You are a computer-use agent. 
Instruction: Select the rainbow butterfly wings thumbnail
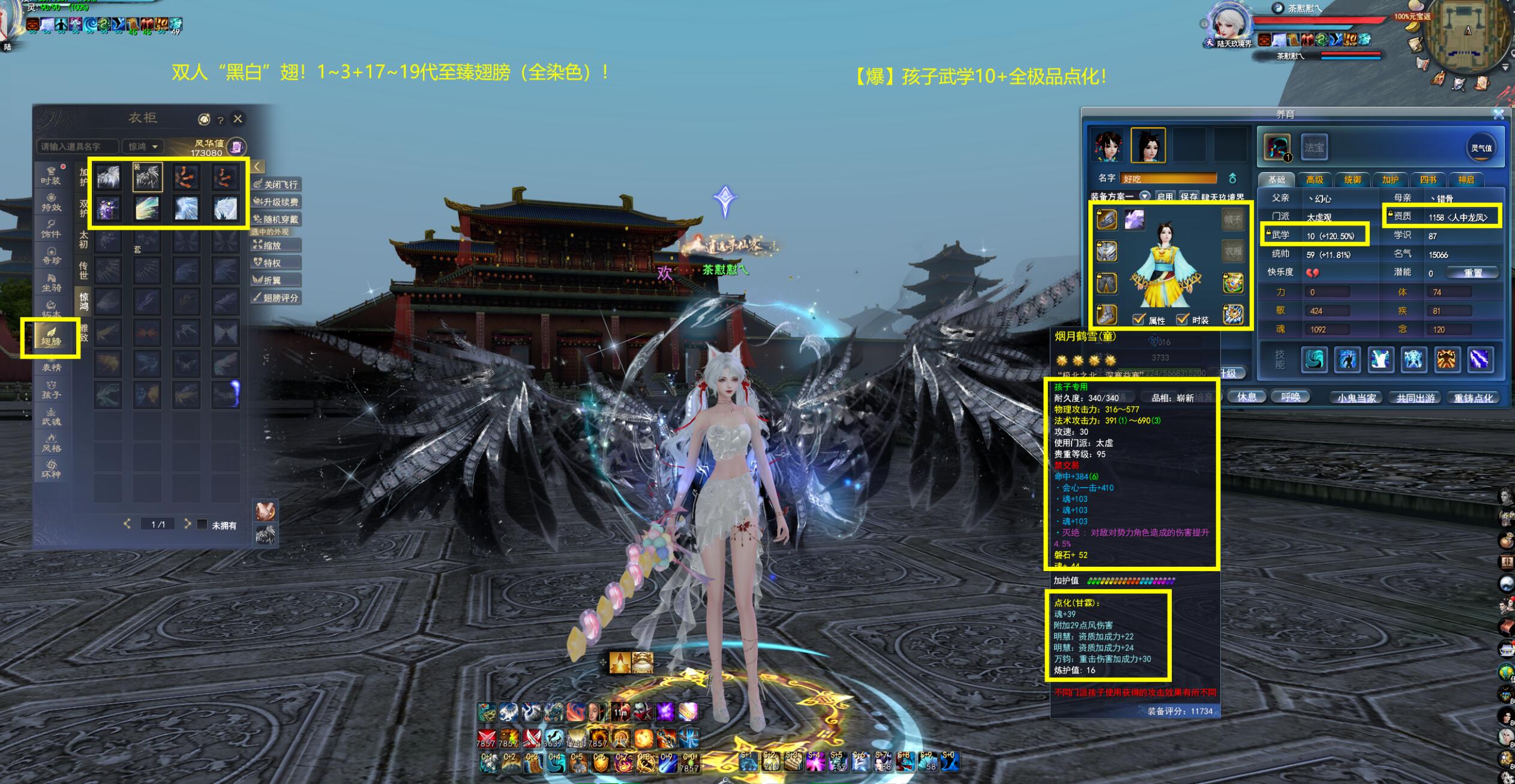pos(147,208)
